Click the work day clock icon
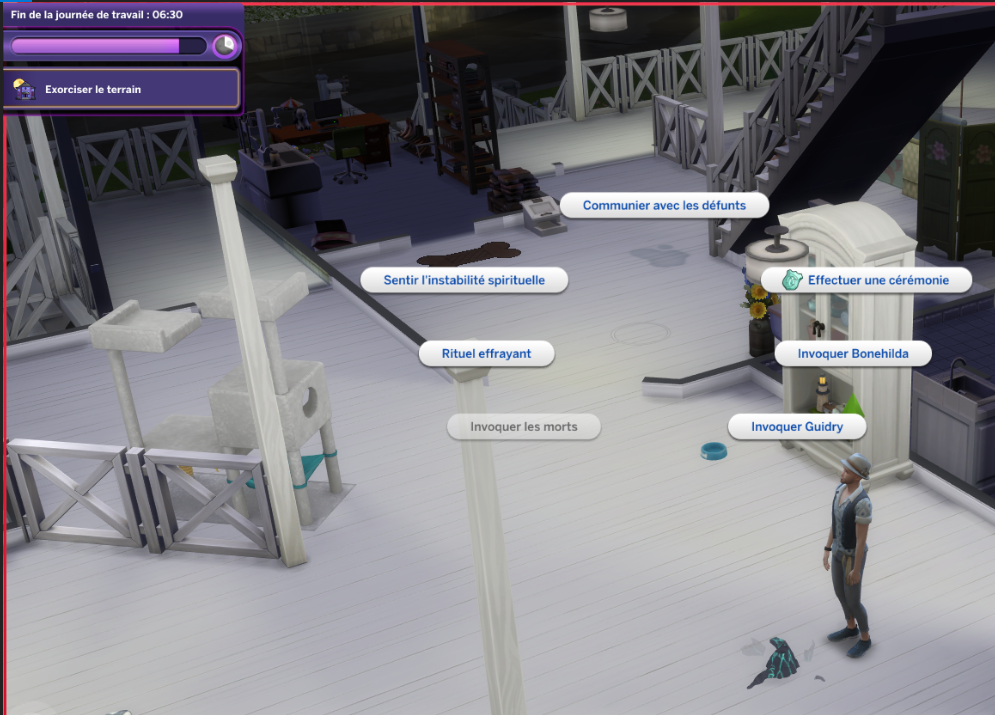The image size is (995, 715). (x=225, y=46)
